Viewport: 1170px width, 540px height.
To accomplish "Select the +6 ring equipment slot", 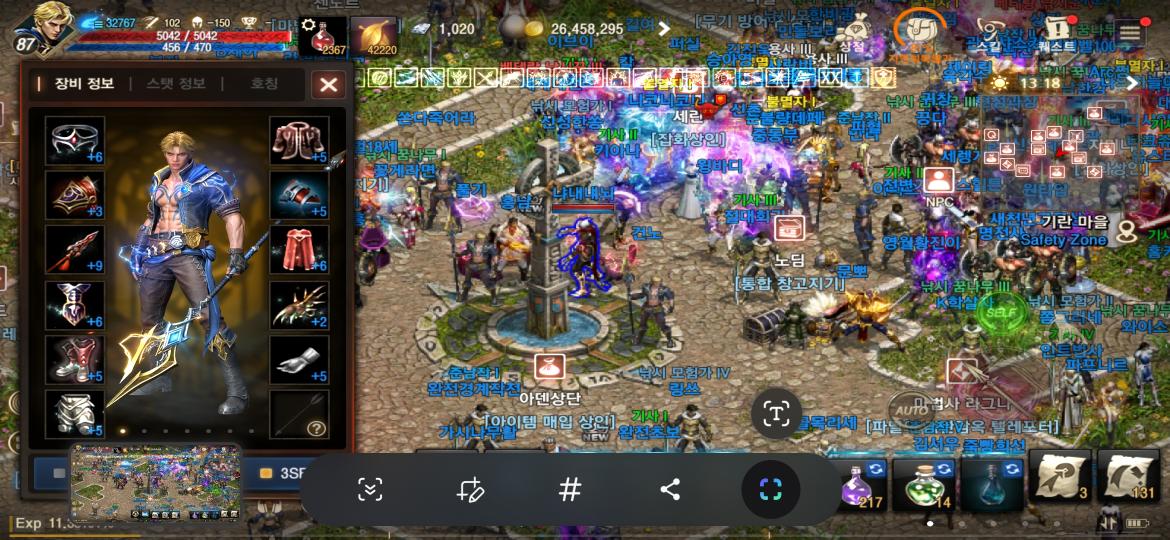I will 75,141.
